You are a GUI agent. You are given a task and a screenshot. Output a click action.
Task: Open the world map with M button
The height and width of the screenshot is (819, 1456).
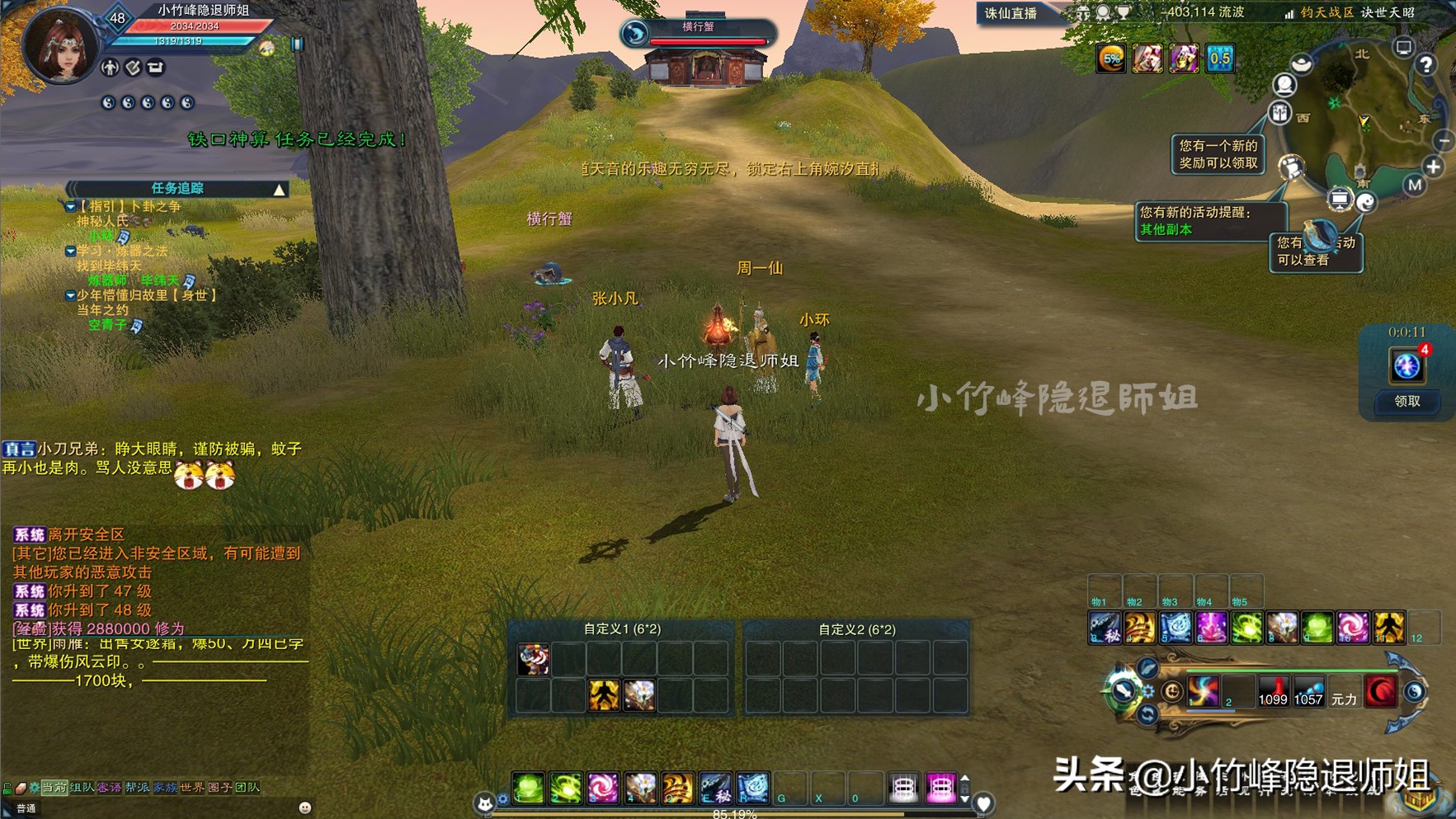point(1415,186)
